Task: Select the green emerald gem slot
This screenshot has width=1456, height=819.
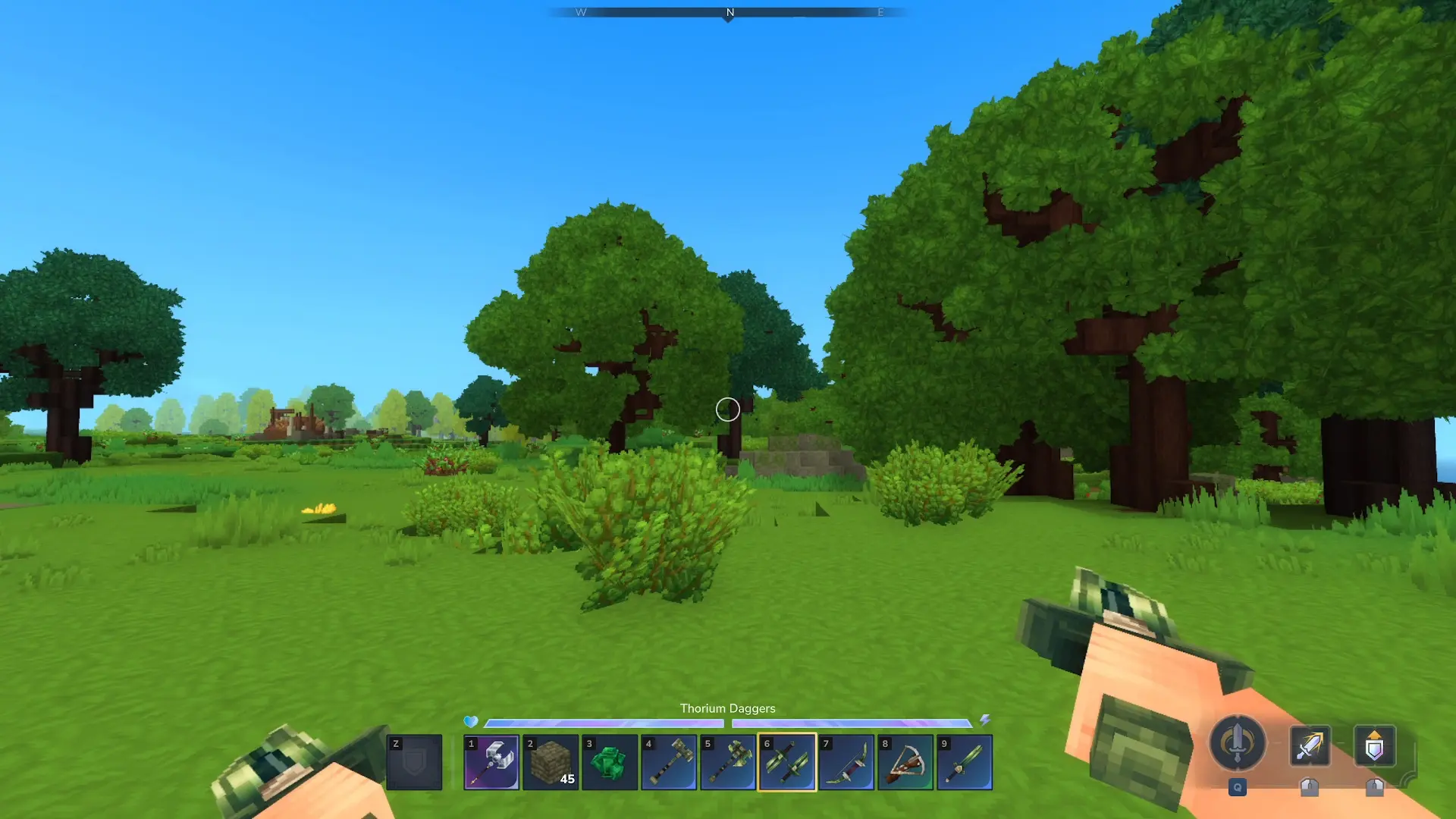Action: (610, 762)
